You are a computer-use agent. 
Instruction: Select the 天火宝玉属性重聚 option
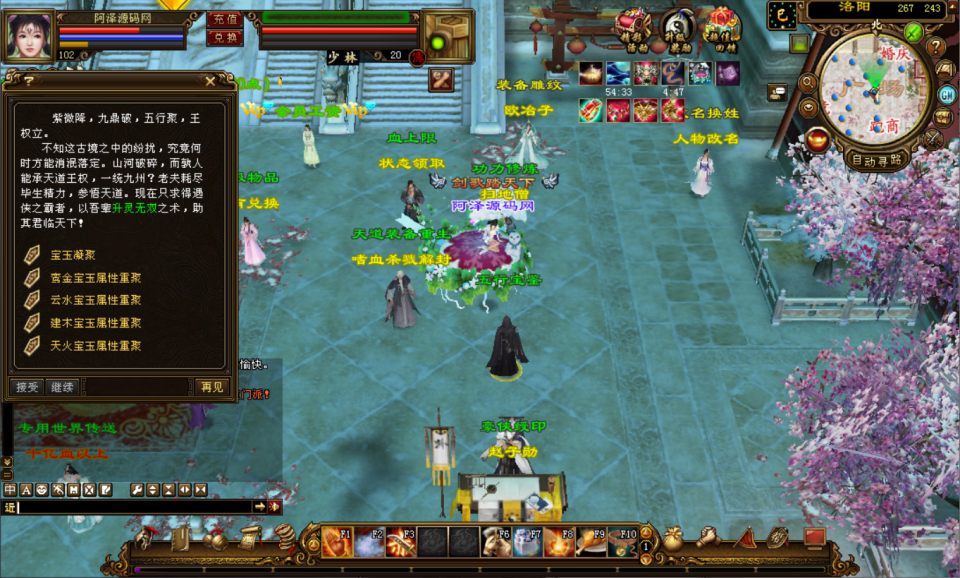[95, 345]
